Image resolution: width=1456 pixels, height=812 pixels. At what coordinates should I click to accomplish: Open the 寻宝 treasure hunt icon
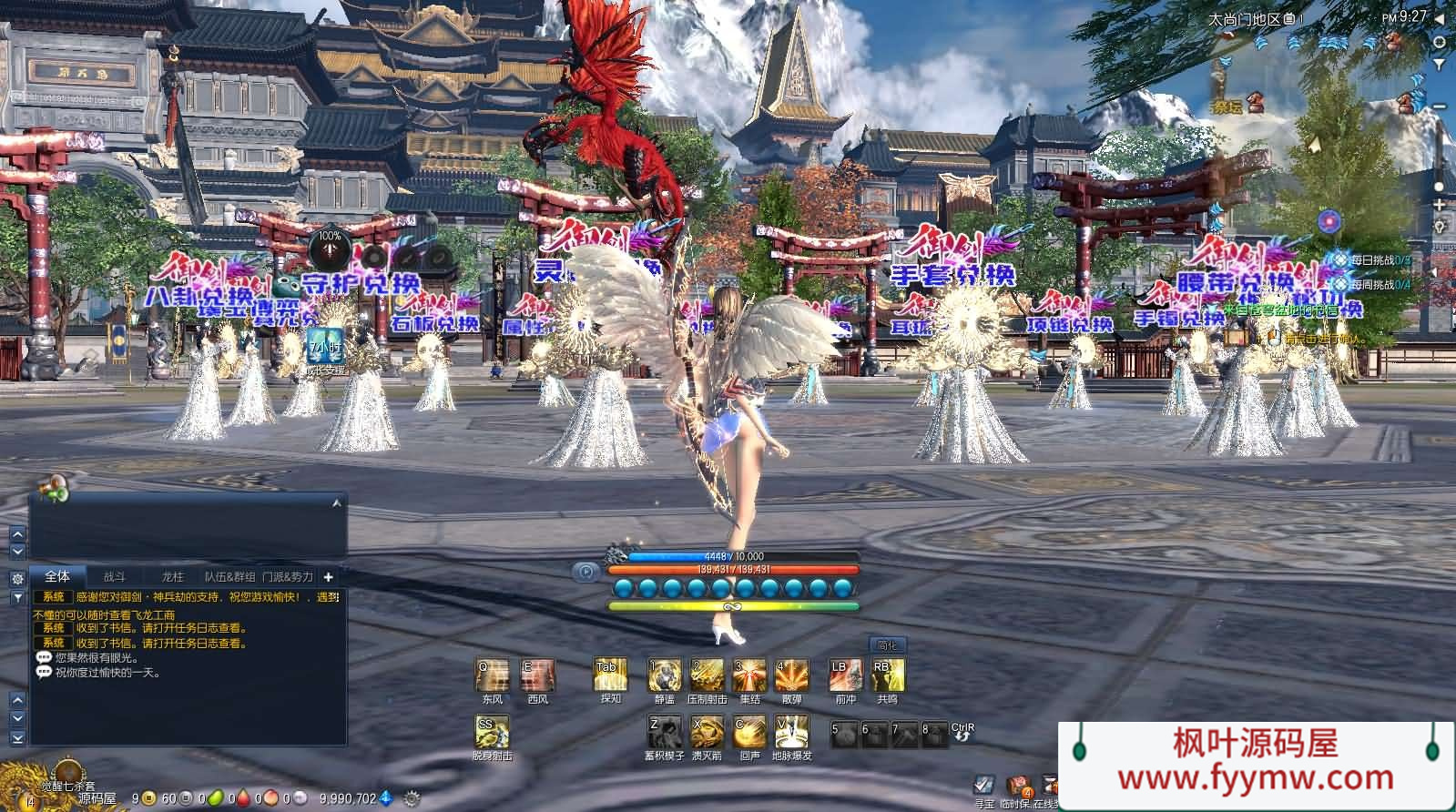[983, 786]
